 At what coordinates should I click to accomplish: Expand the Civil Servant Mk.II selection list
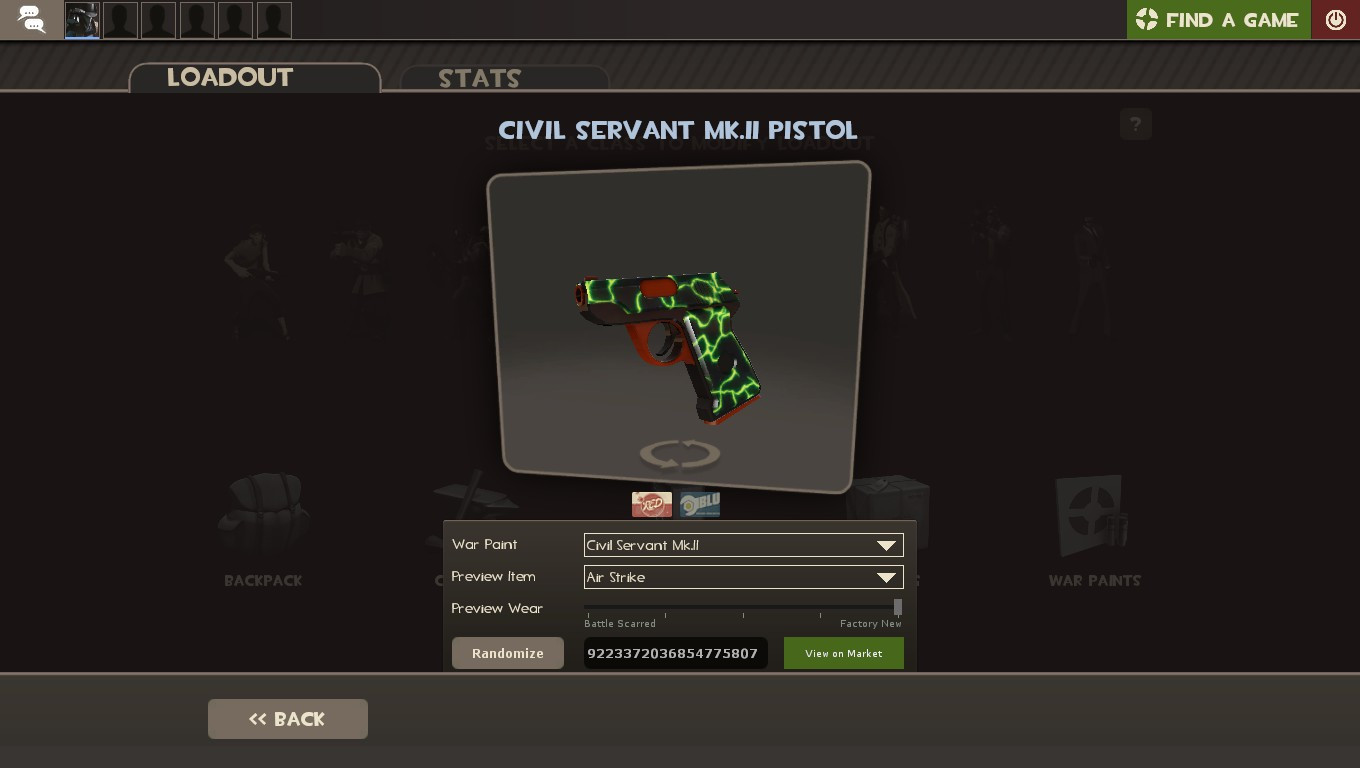tap(885, 545)
